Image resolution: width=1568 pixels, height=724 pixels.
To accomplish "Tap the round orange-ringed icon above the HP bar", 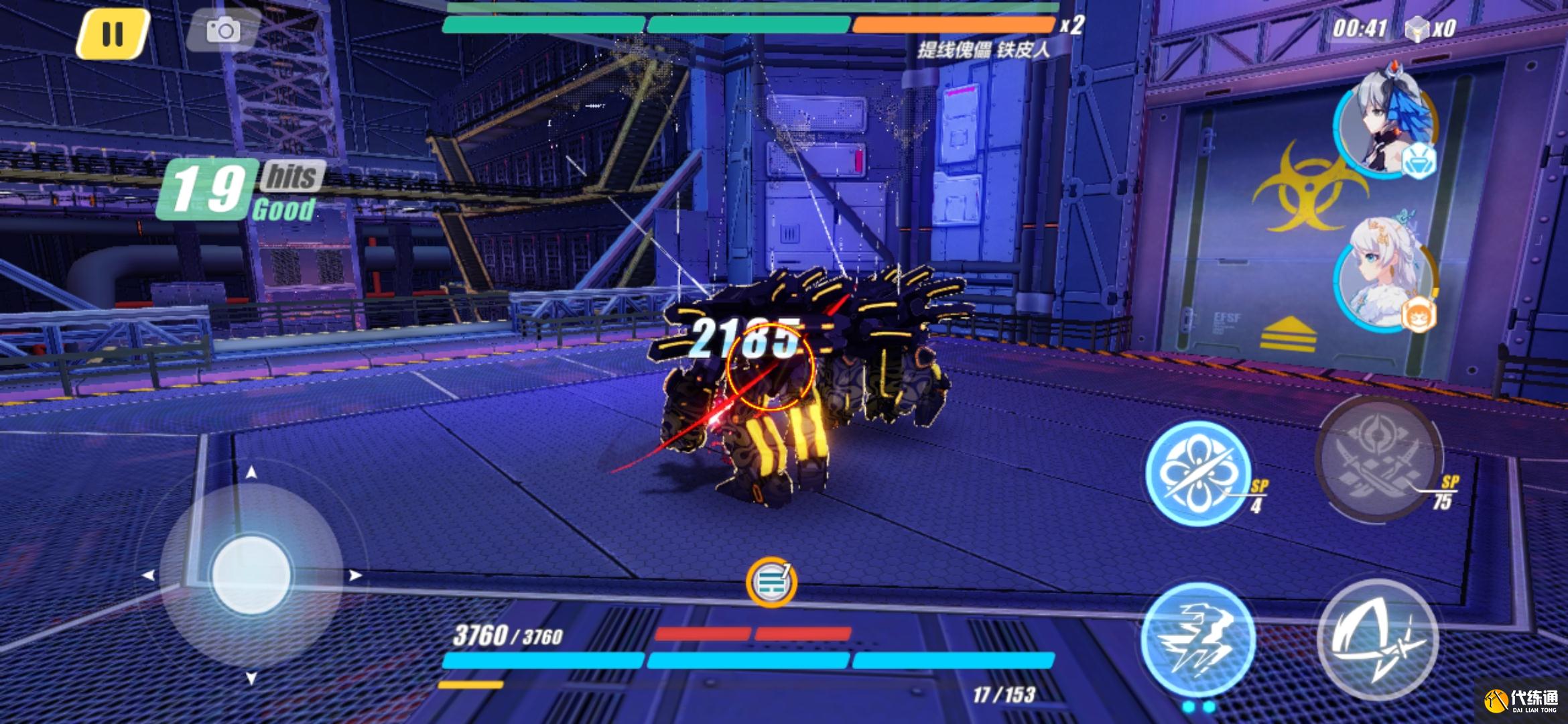I will [771, 582].
